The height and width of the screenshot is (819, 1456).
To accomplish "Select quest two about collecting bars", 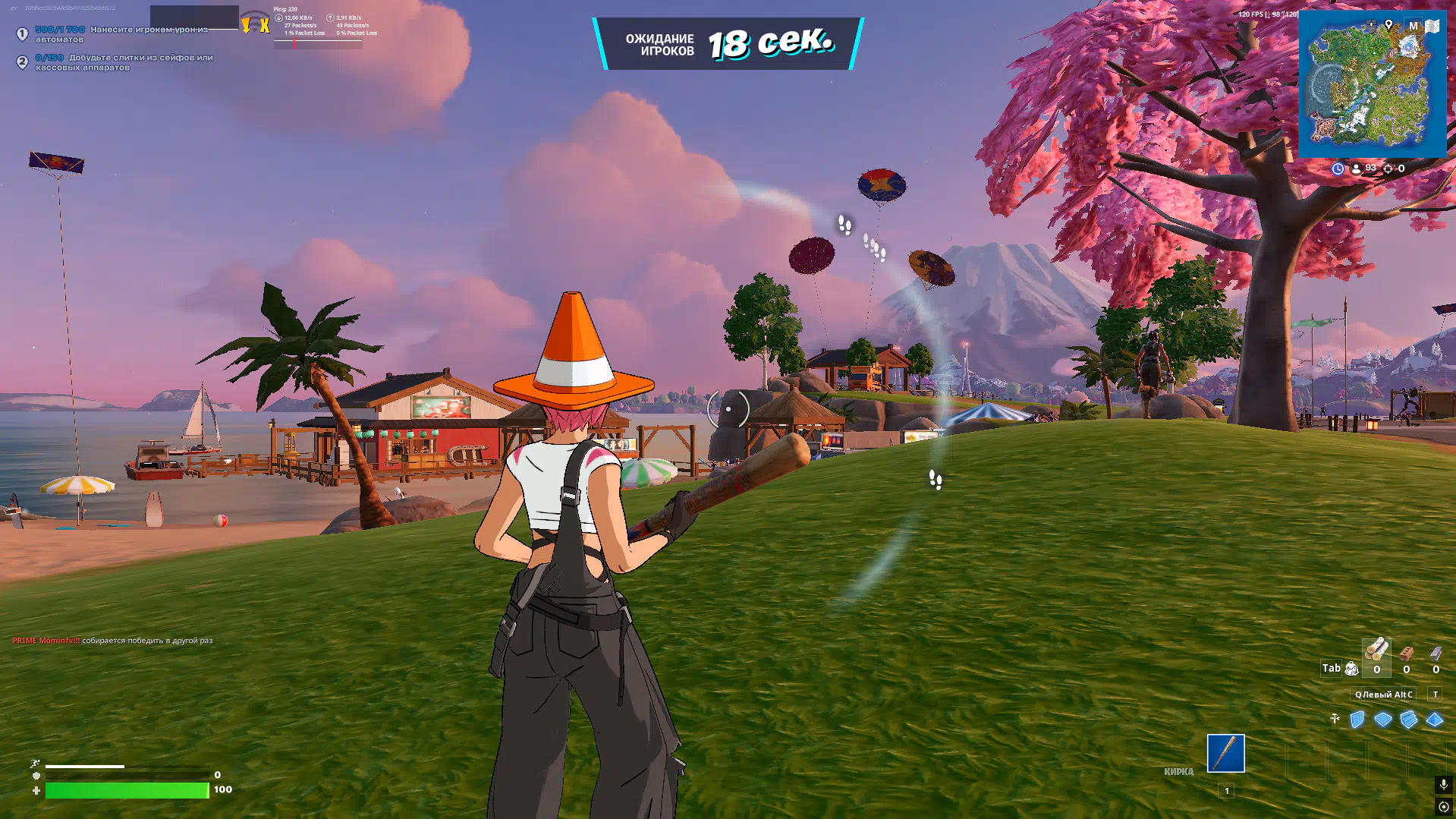I will pos(125,62).
